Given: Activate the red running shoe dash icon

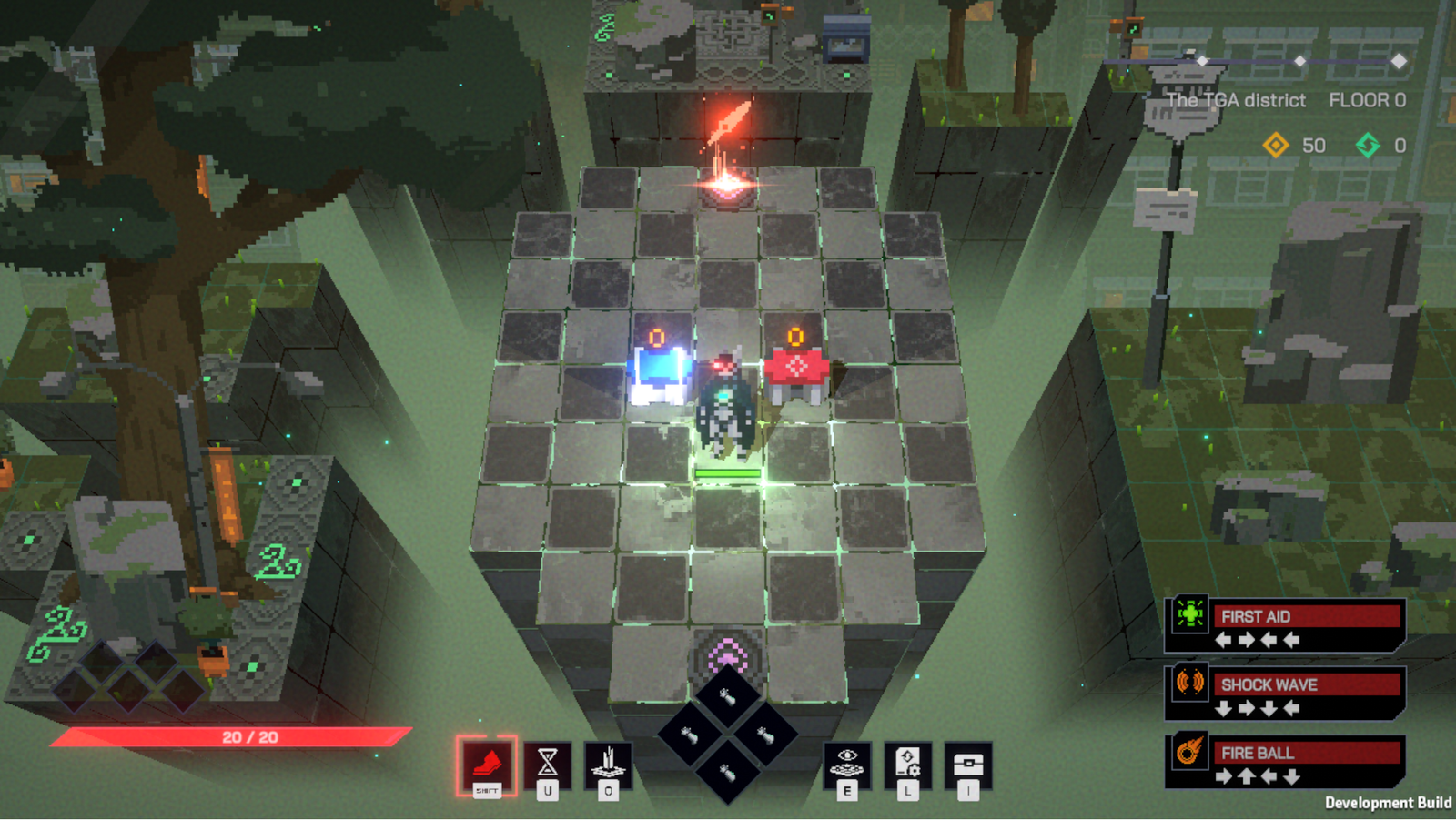Looking at the screenshot, I should point(487,765).
